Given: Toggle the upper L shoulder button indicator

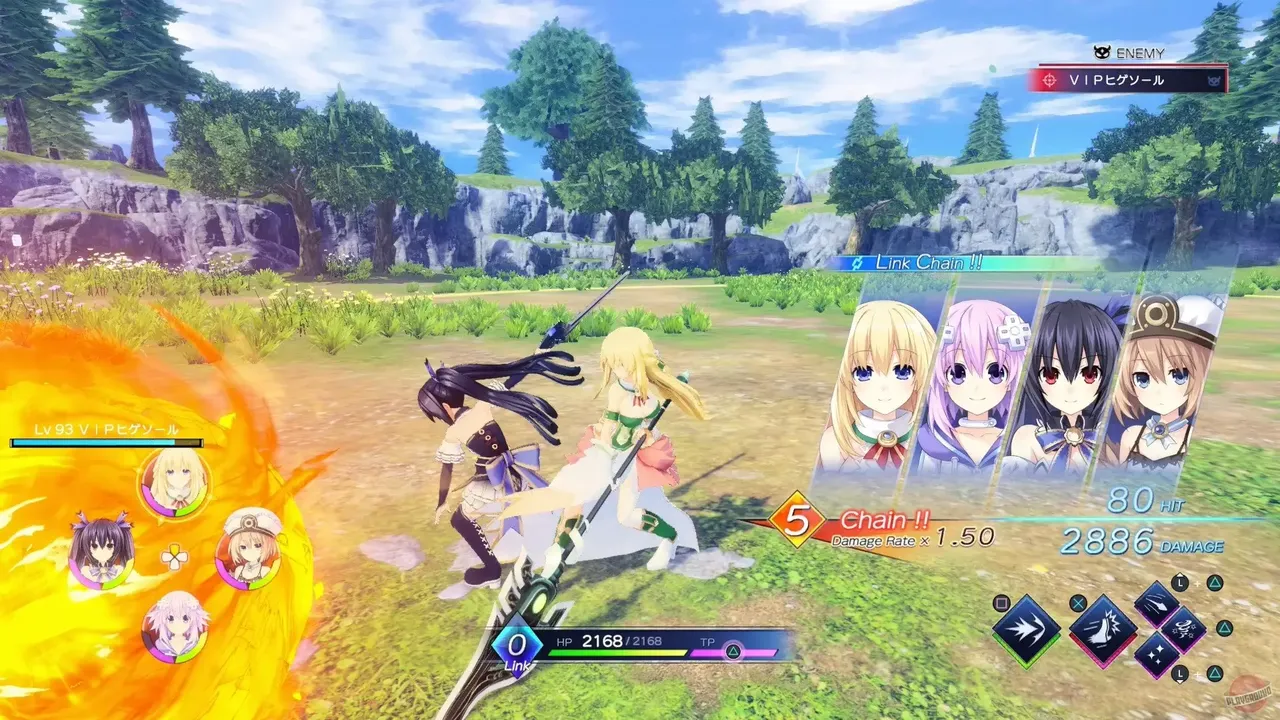Looking at the screenshot, I should 1179,582.
